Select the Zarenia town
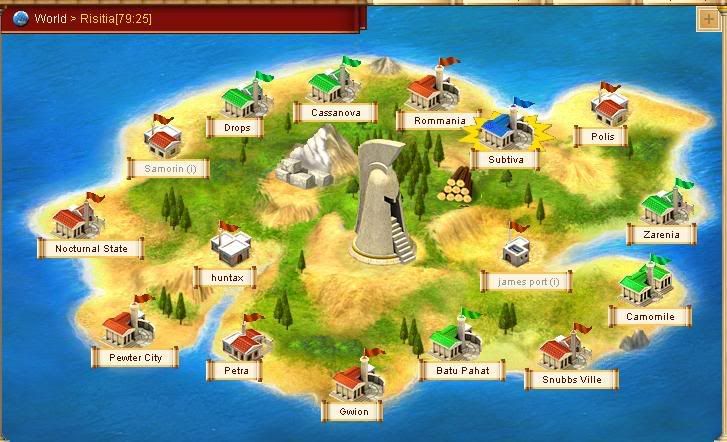Screen dimensions: 727x442 click(x=661, y=235)
